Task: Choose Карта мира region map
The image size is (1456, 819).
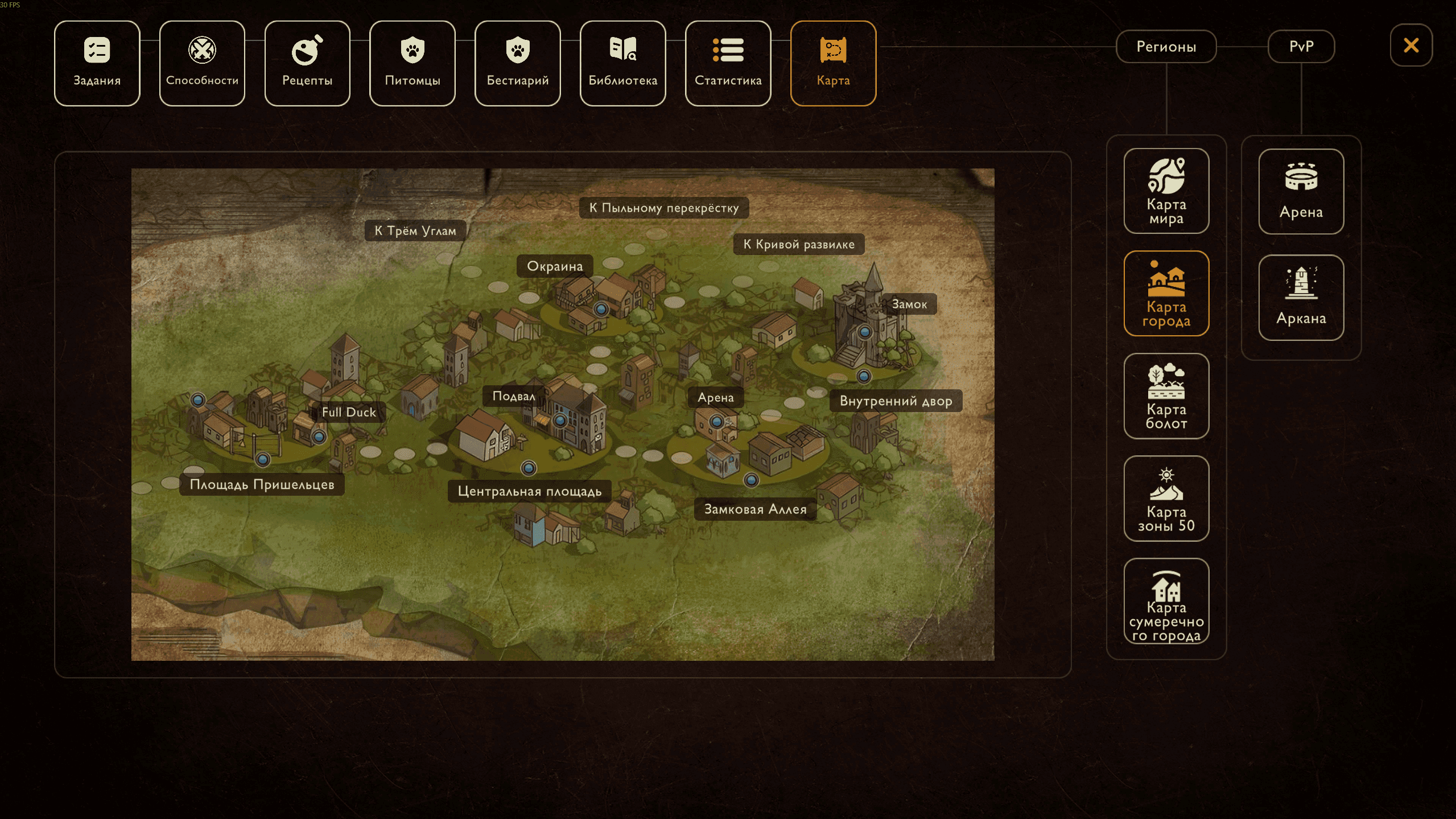Action: coord(1166,191)
